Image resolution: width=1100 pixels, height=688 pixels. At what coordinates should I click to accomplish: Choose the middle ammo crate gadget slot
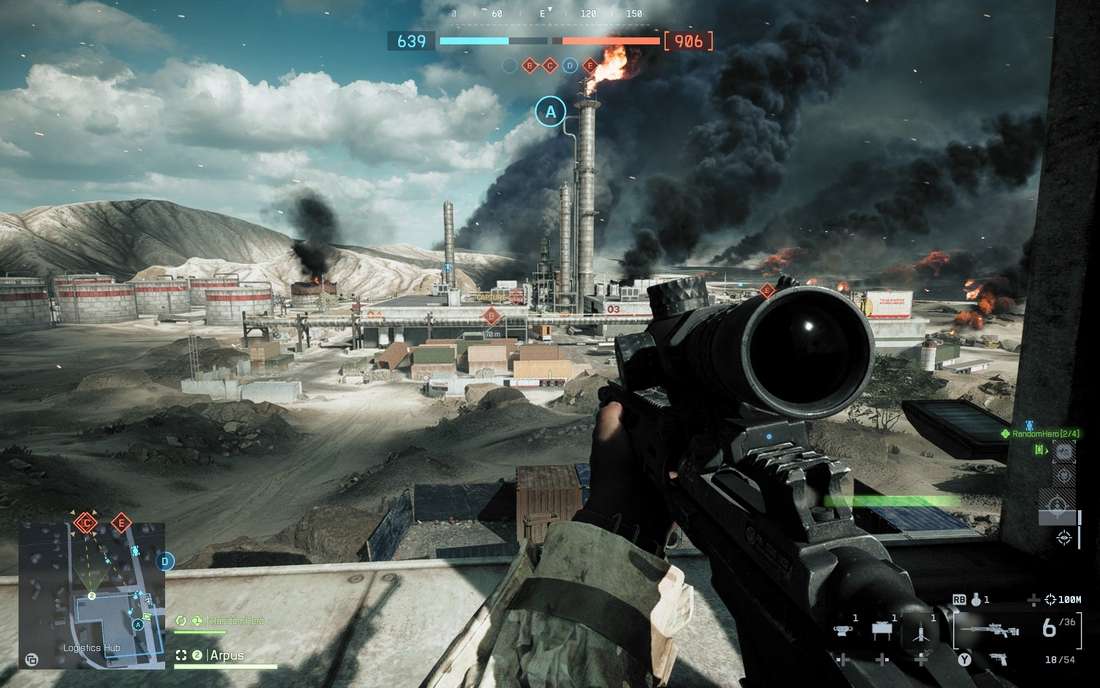[881, 630]
